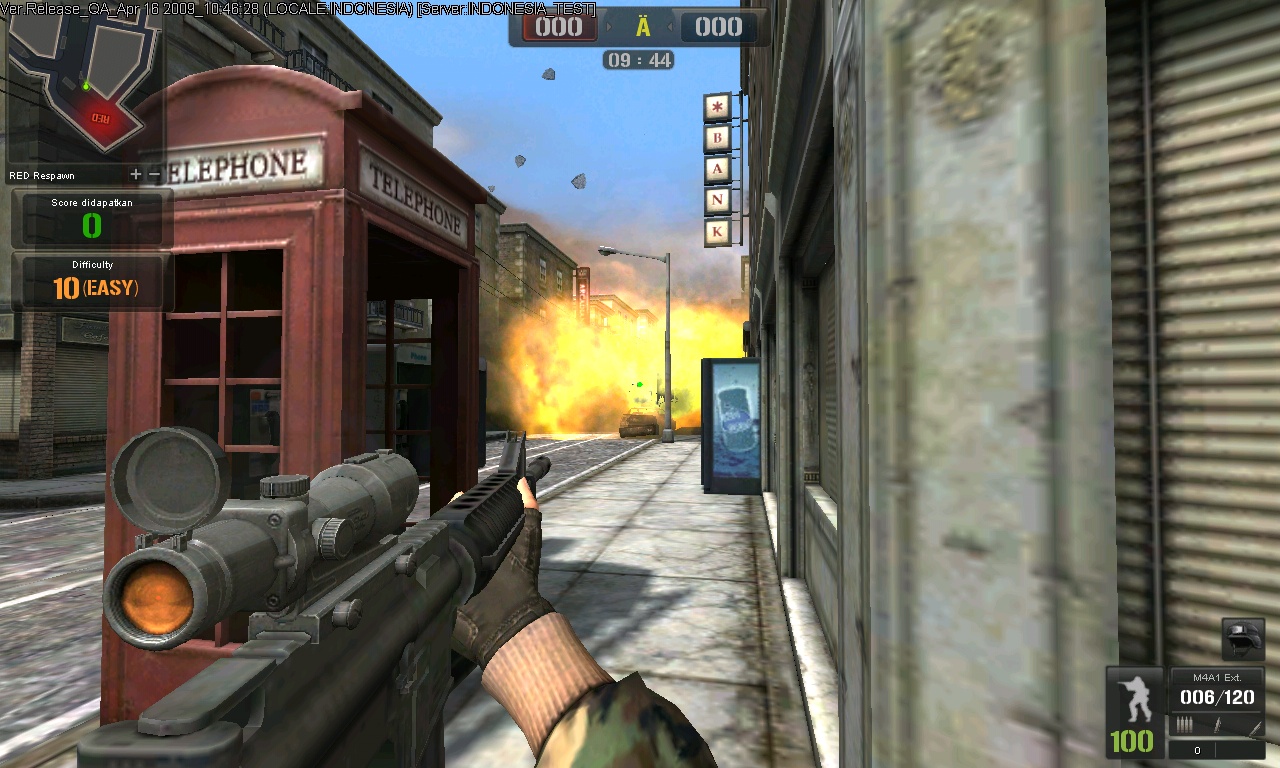Select the knife icon in the ammo panel

[x=1254, y=728]
